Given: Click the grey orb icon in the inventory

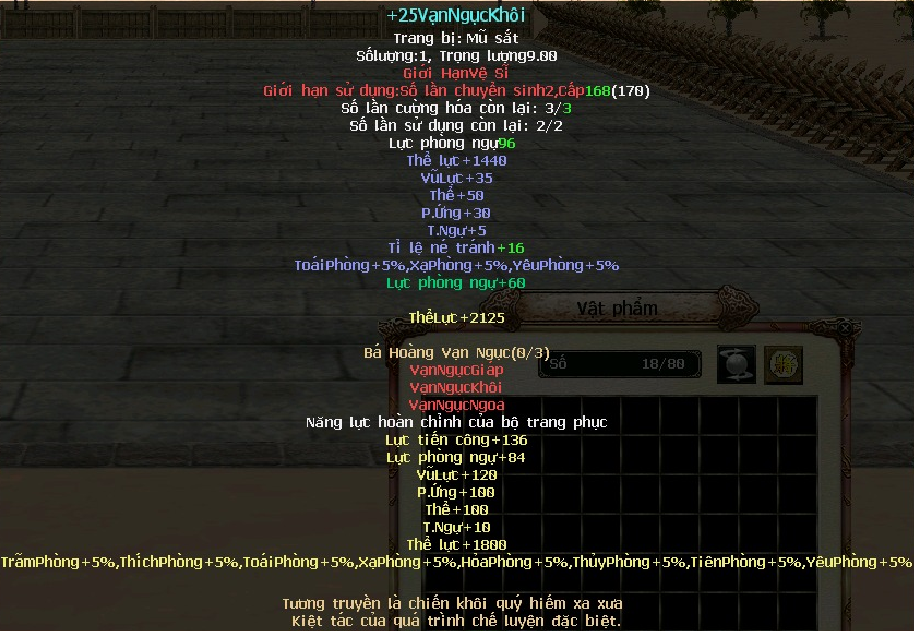Looking at the screenshot, I should [736, 365].
